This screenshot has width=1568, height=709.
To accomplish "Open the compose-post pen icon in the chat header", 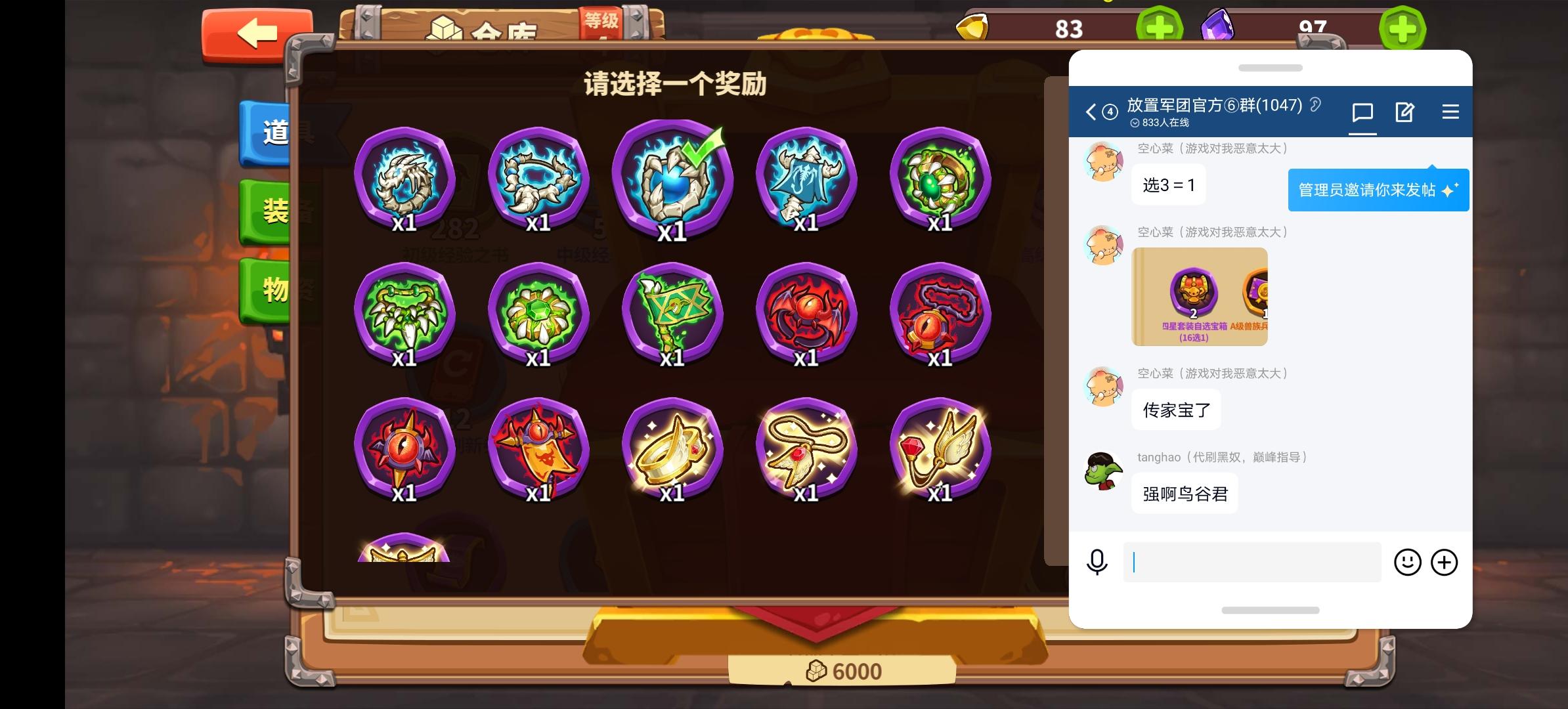I will coord(1405,112).
